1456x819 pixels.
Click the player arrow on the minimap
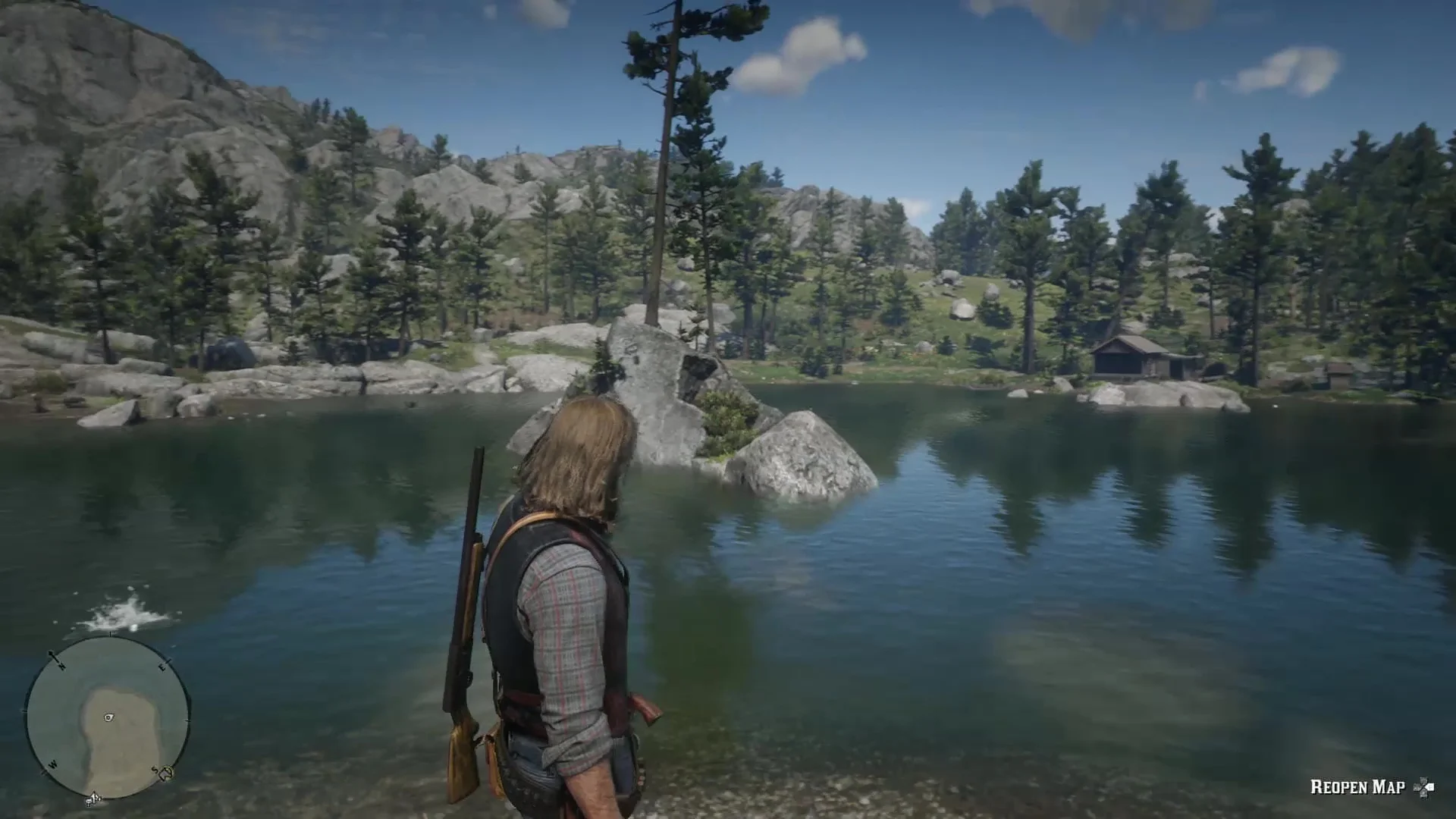coord(94,796)
